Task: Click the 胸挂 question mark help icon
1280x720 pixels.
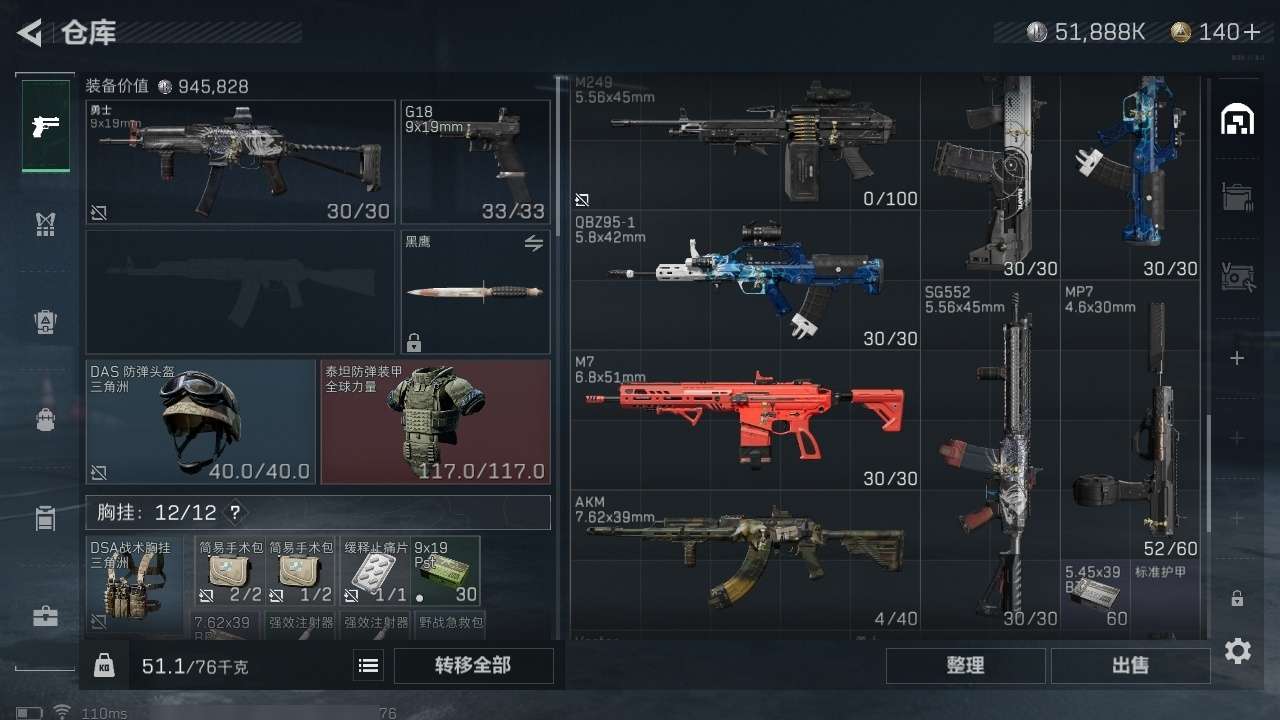Action: (235, 513)
